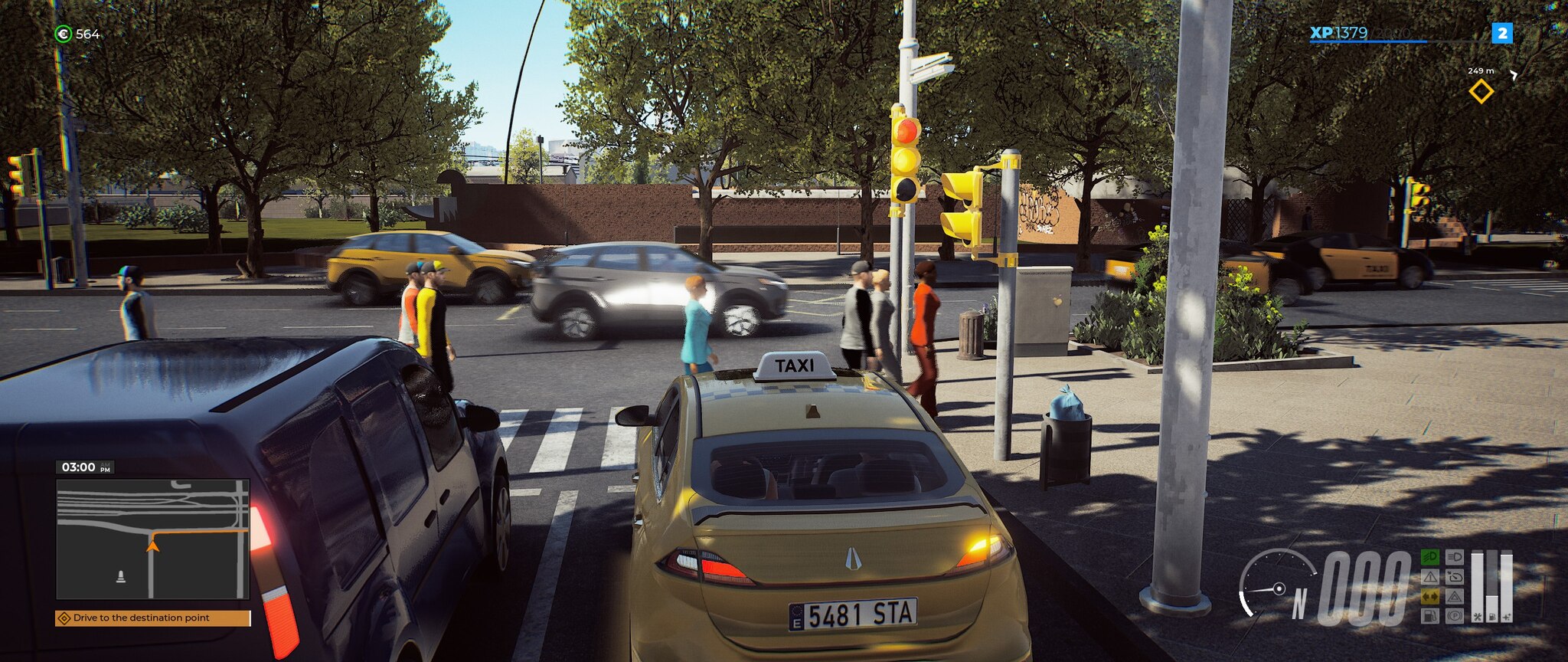Click the blue level 2 badge
The width and height of the screenshot is (1568, 662).
click(x=1502, y=33)
